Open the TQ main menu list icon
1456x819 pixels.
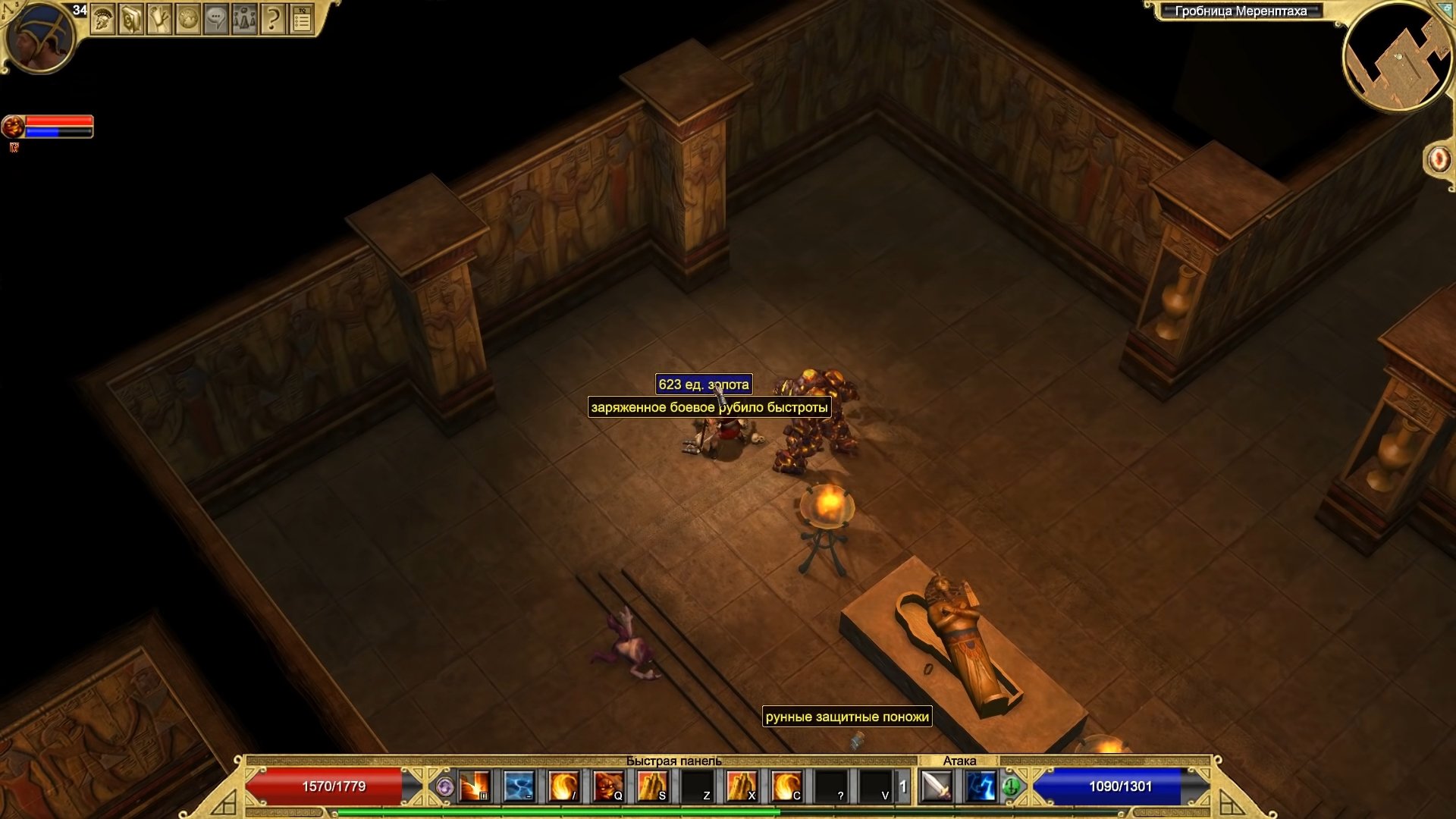pyautogui.click(x=301, y=20)
